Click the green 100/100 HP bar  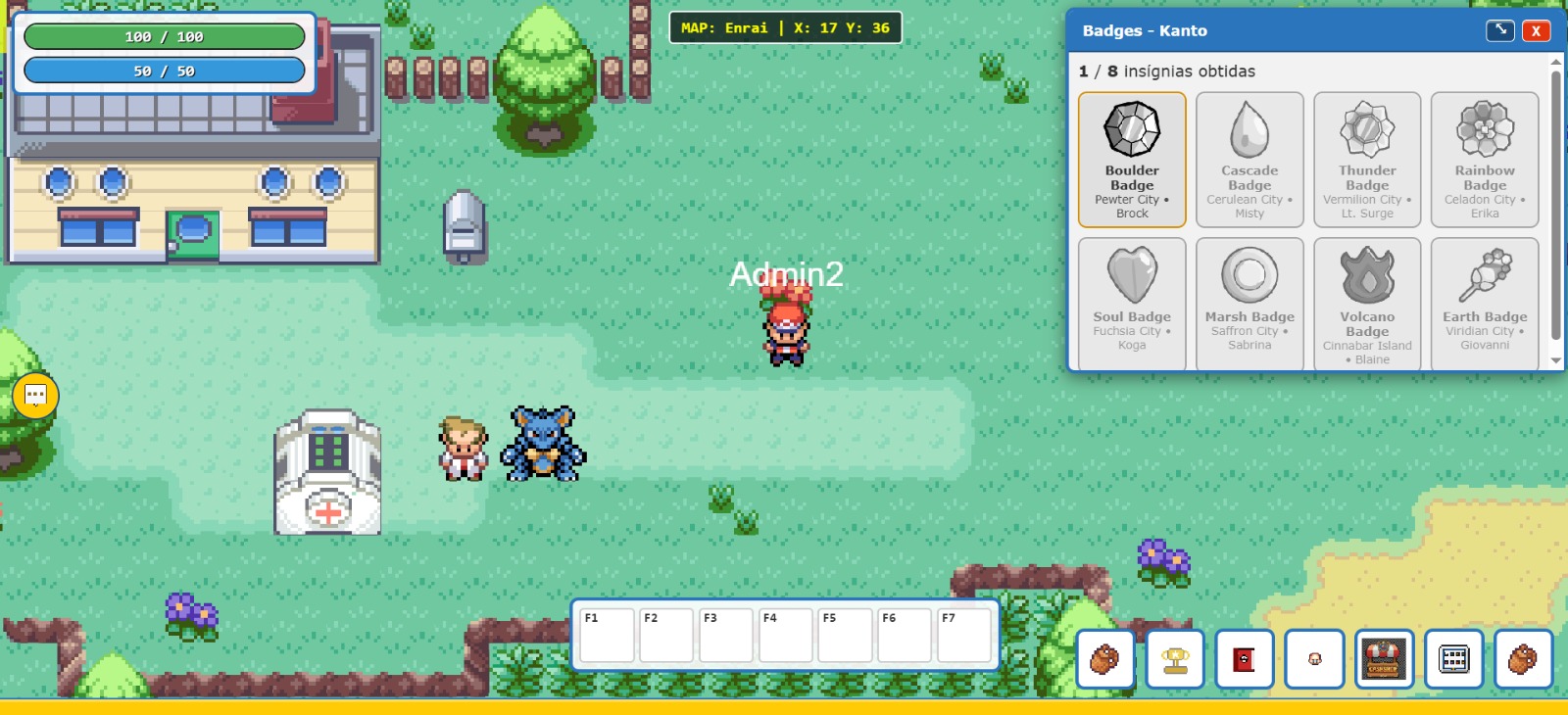(165, 36)
